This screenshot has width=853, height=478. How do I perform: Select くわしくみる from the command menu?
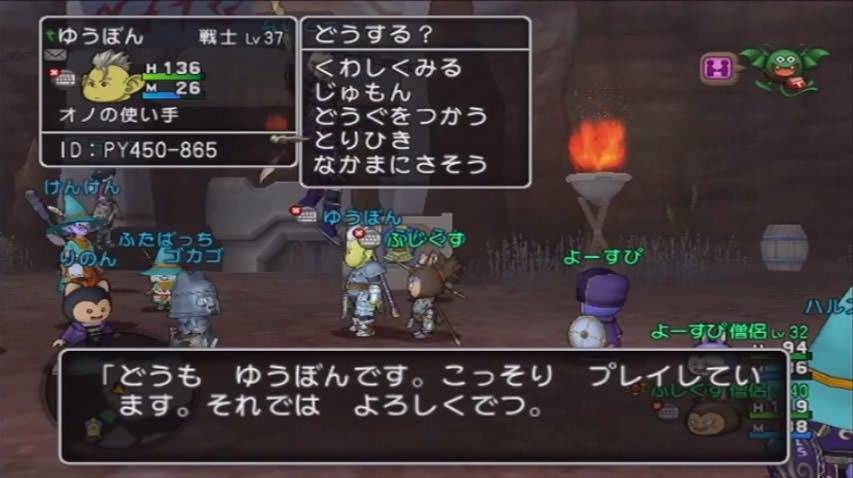(388, 69)
